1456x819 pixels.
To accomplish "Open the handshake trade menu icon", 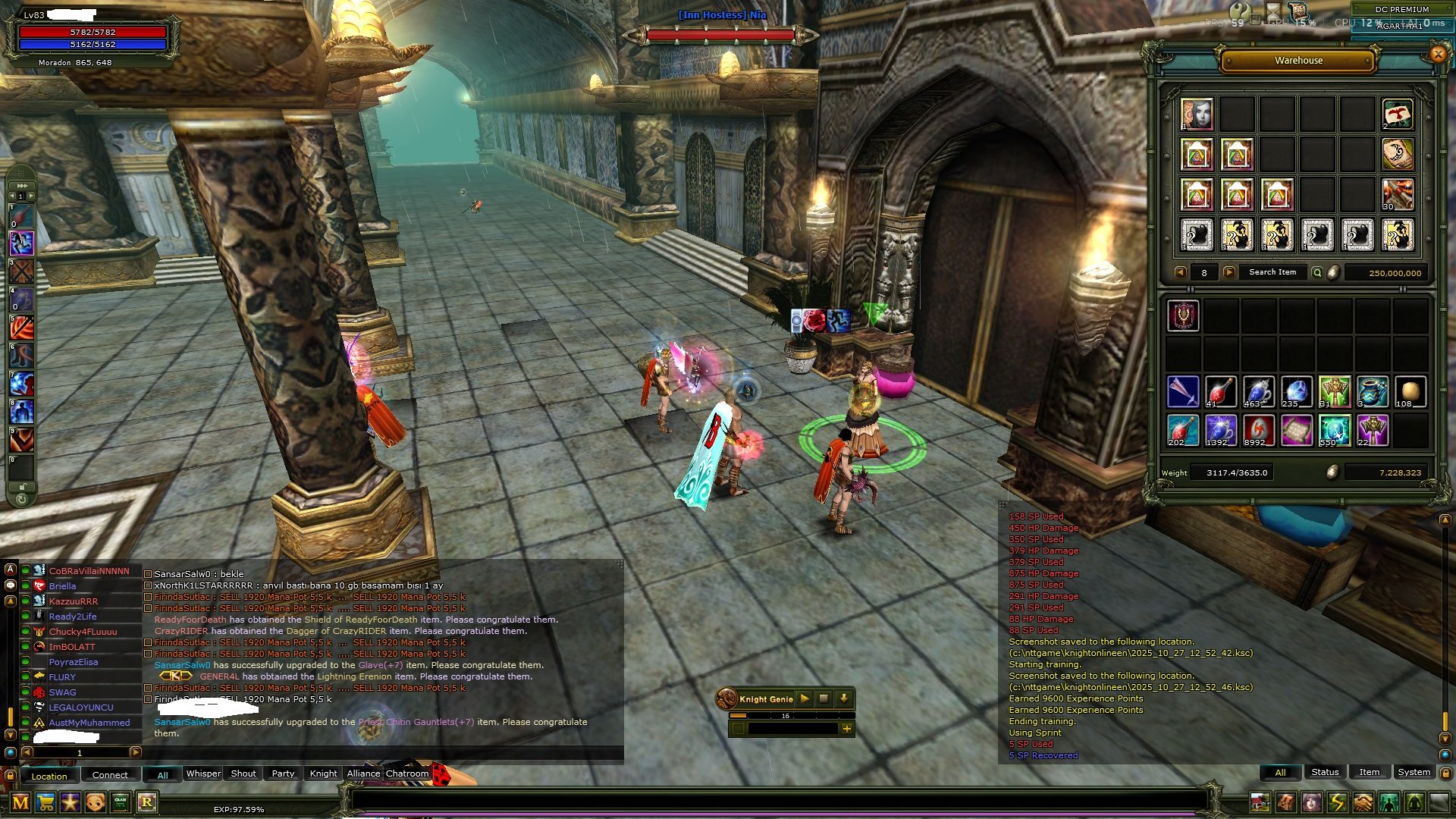I will (1363, 802).
